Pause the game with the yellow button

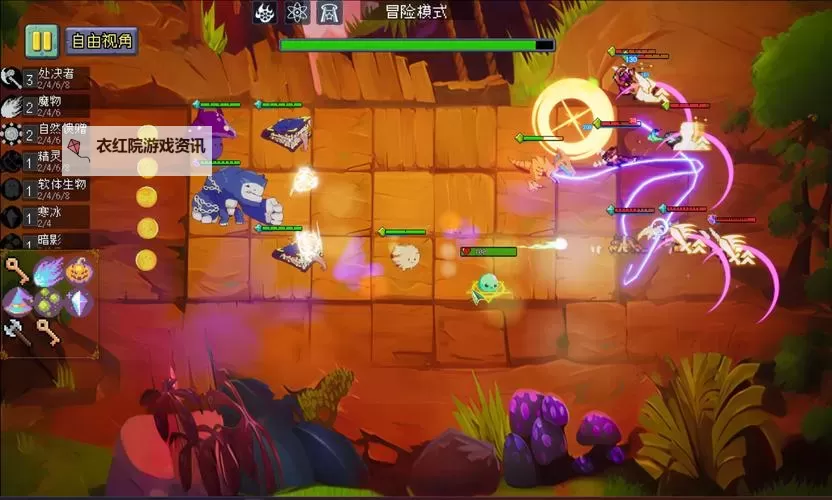tap(42, 41)
